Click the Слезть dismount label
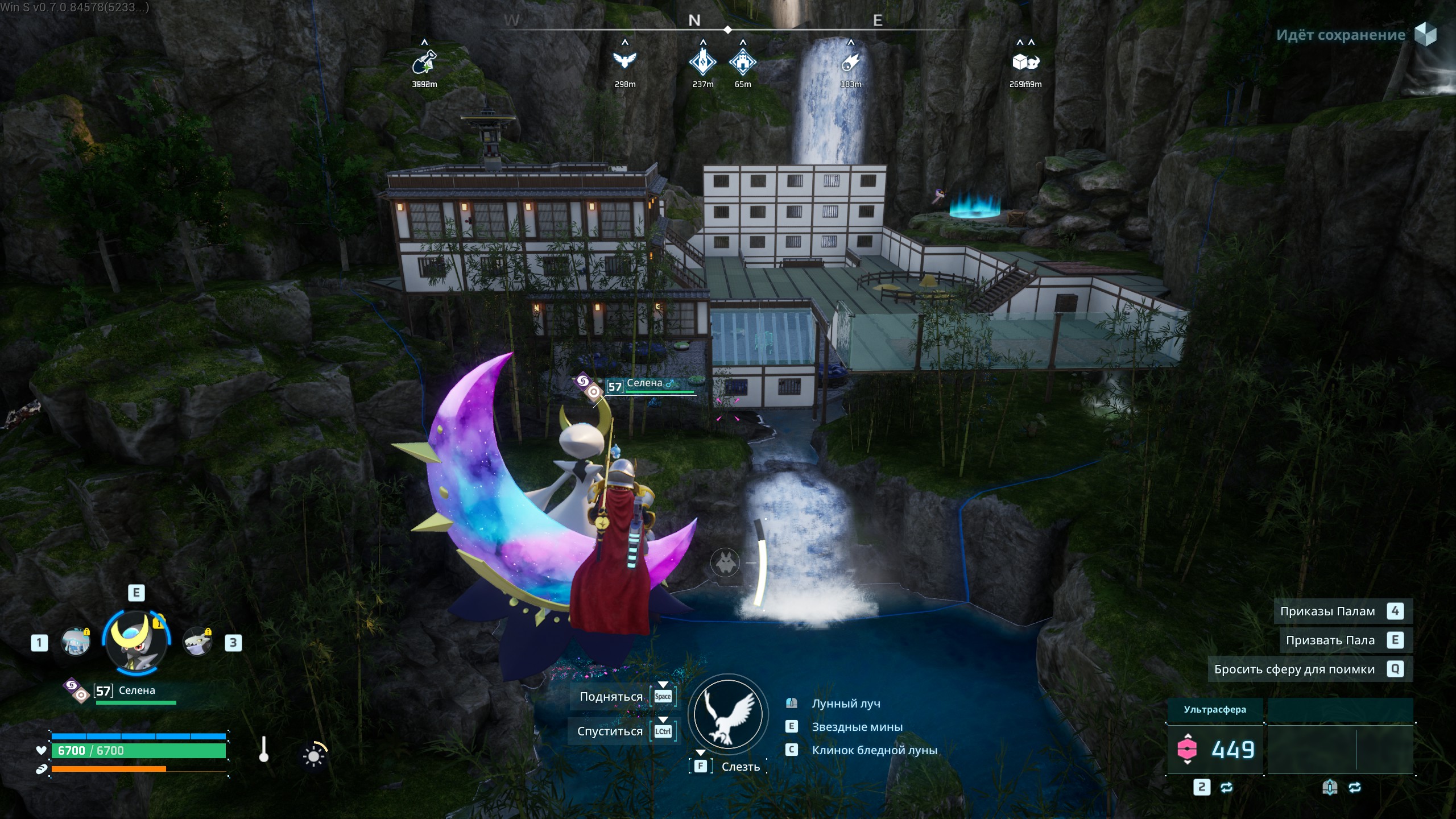Image resolution: width=1456 pixels, height=819 pixels. [741, 767]
